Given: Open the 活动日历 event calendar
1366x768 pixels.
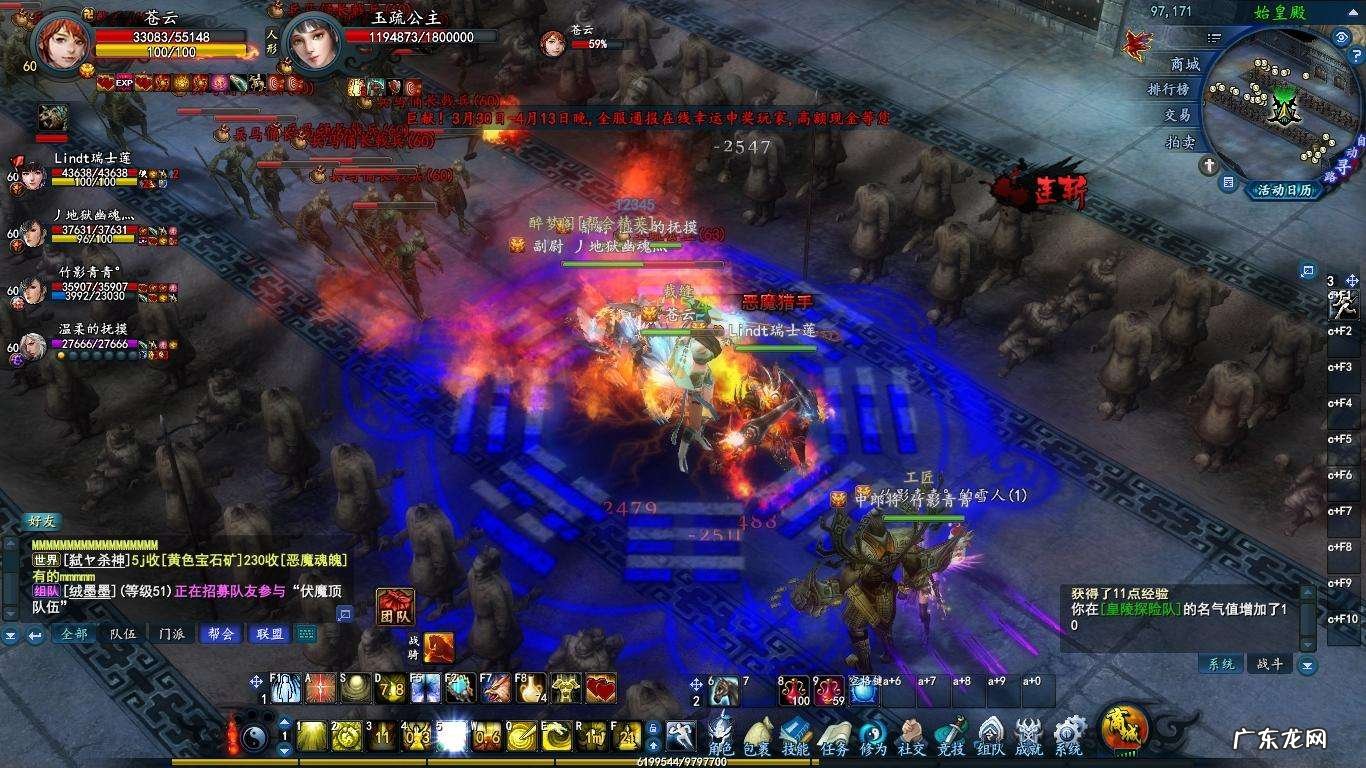Looking at the screenshot, I should (1284, 190).
